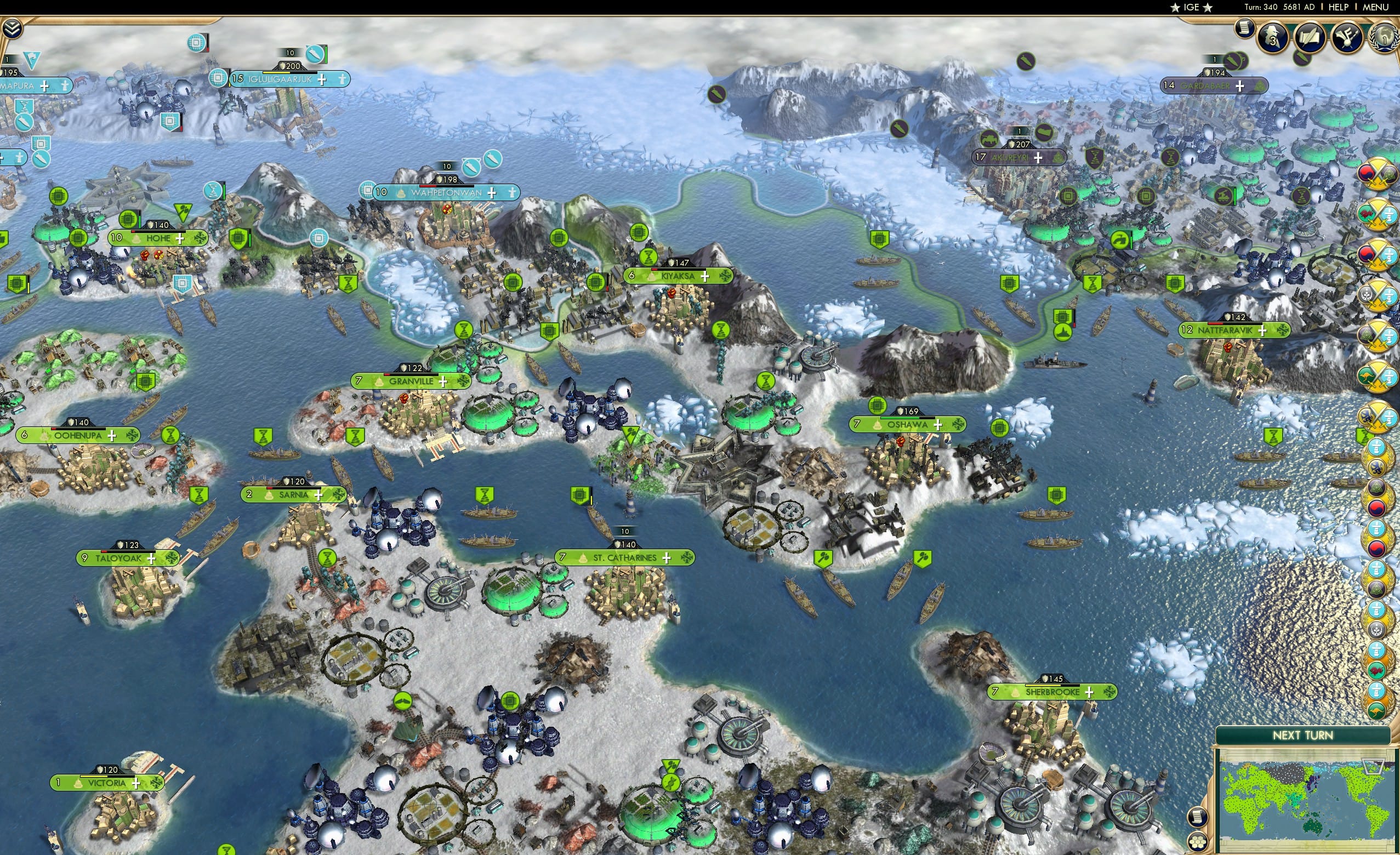Image resolution: width=1400 pixels, height=855 pixels.
Task: Expand the Sherbrooke city banner plus button
Action: point(1089,693)
